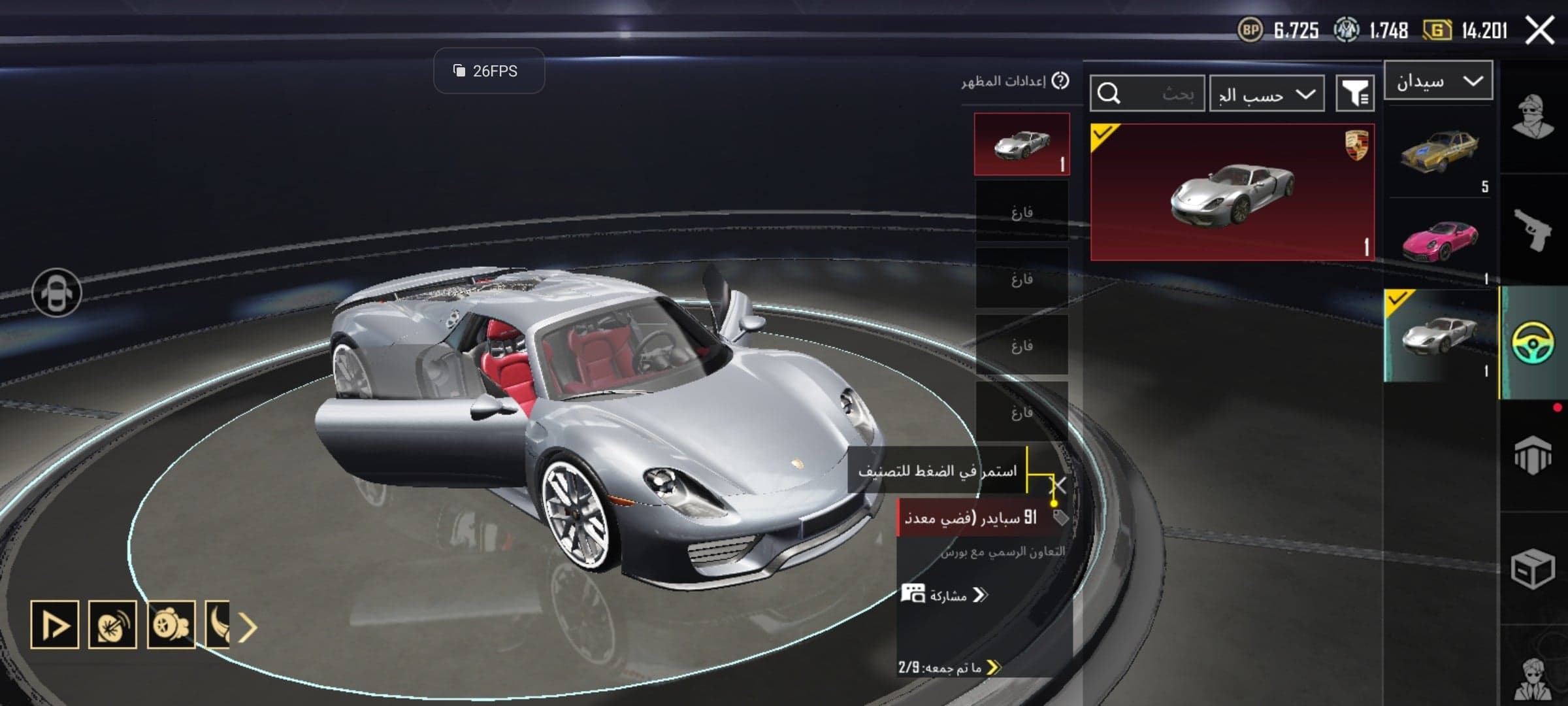1568x706 pixels.
Task: Open the ما تم جمعه collection progress
Action: 949,667
